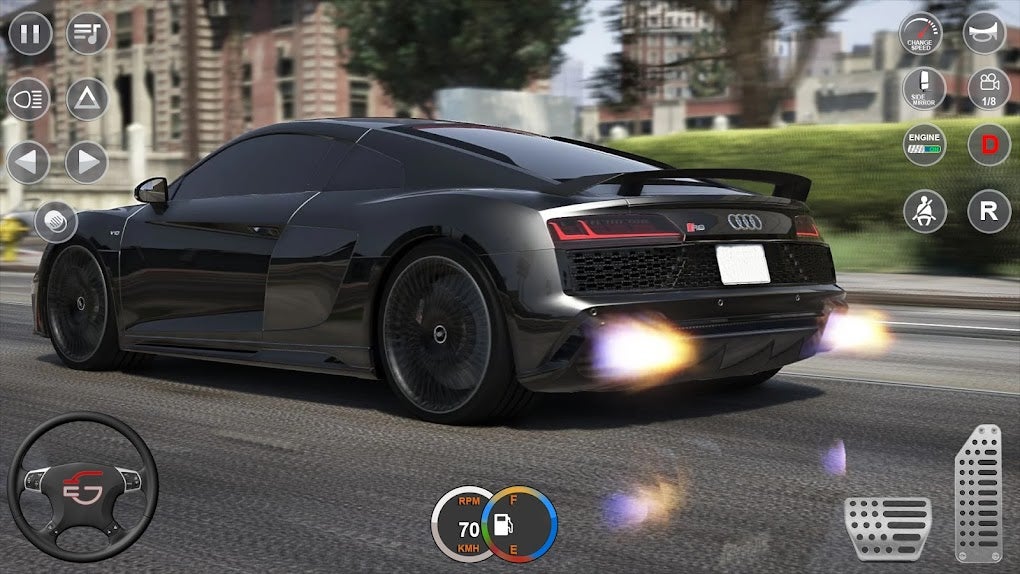
Task: Toggle the Engine start button
Action: (x=923, y=145)
